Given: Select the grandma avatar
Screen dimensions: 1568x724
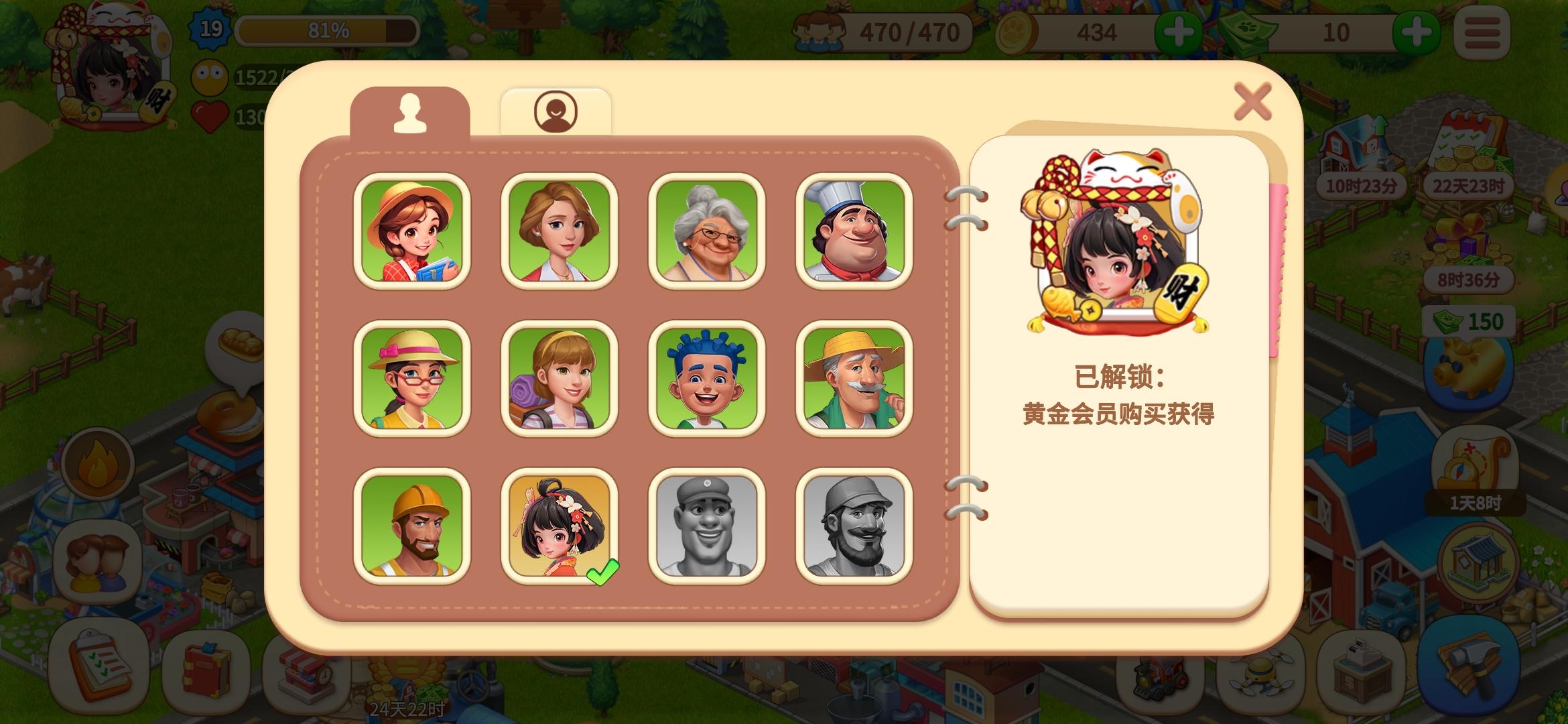Looking at the screenshot, I should (707, 231).
